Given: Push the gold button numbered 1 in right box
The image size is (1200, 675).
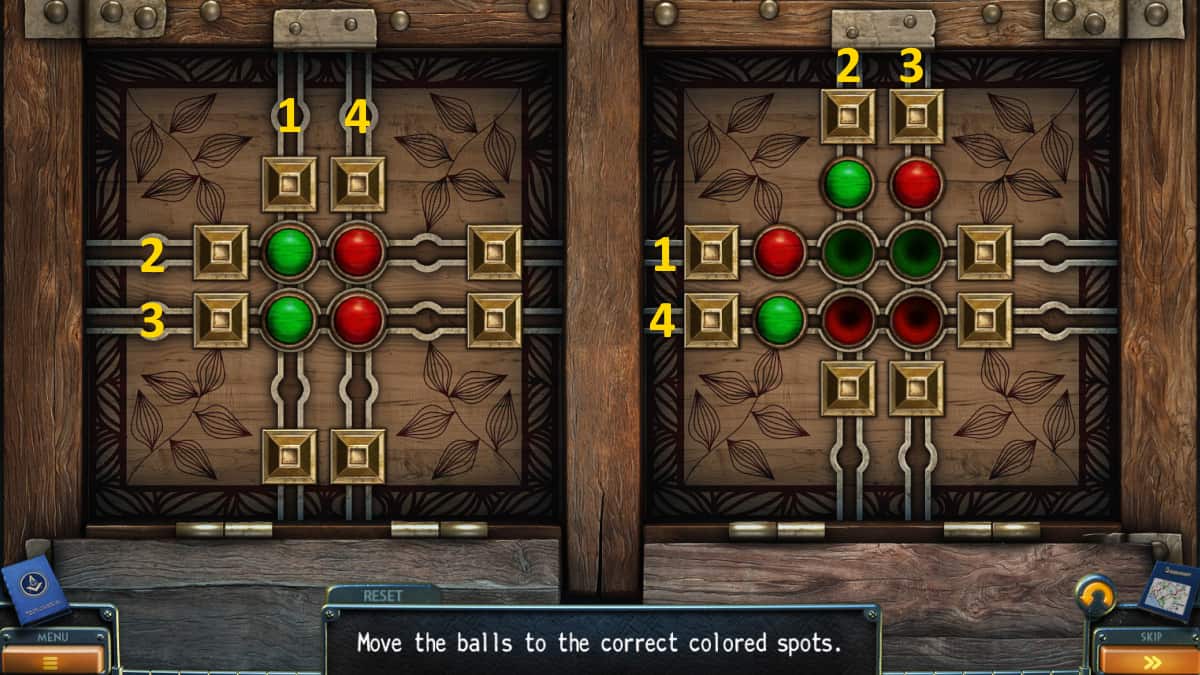Looking at the screenshot, I should click(711, 252).
